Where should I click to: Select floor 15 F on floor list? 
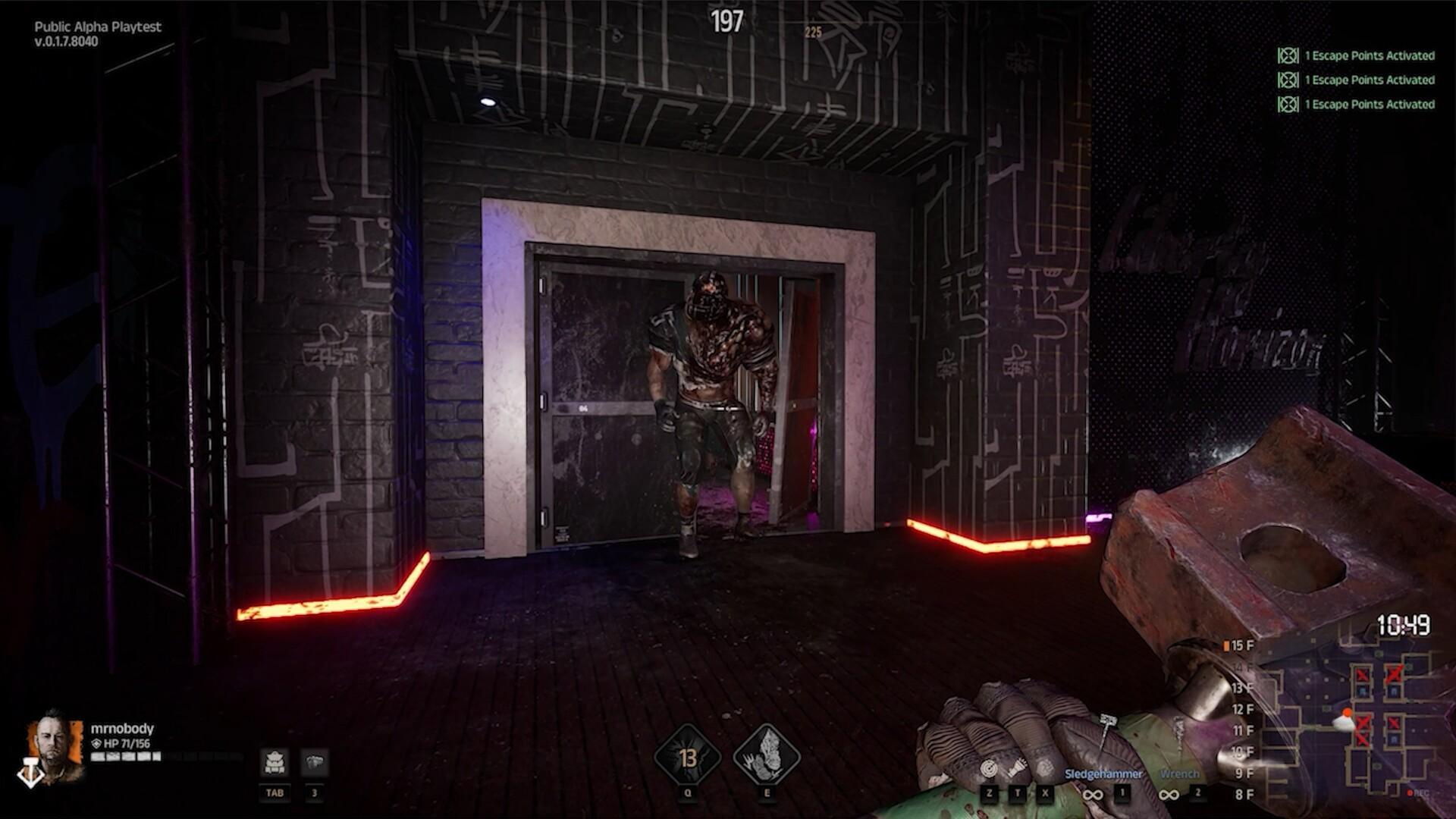(x=1241, y=645)
